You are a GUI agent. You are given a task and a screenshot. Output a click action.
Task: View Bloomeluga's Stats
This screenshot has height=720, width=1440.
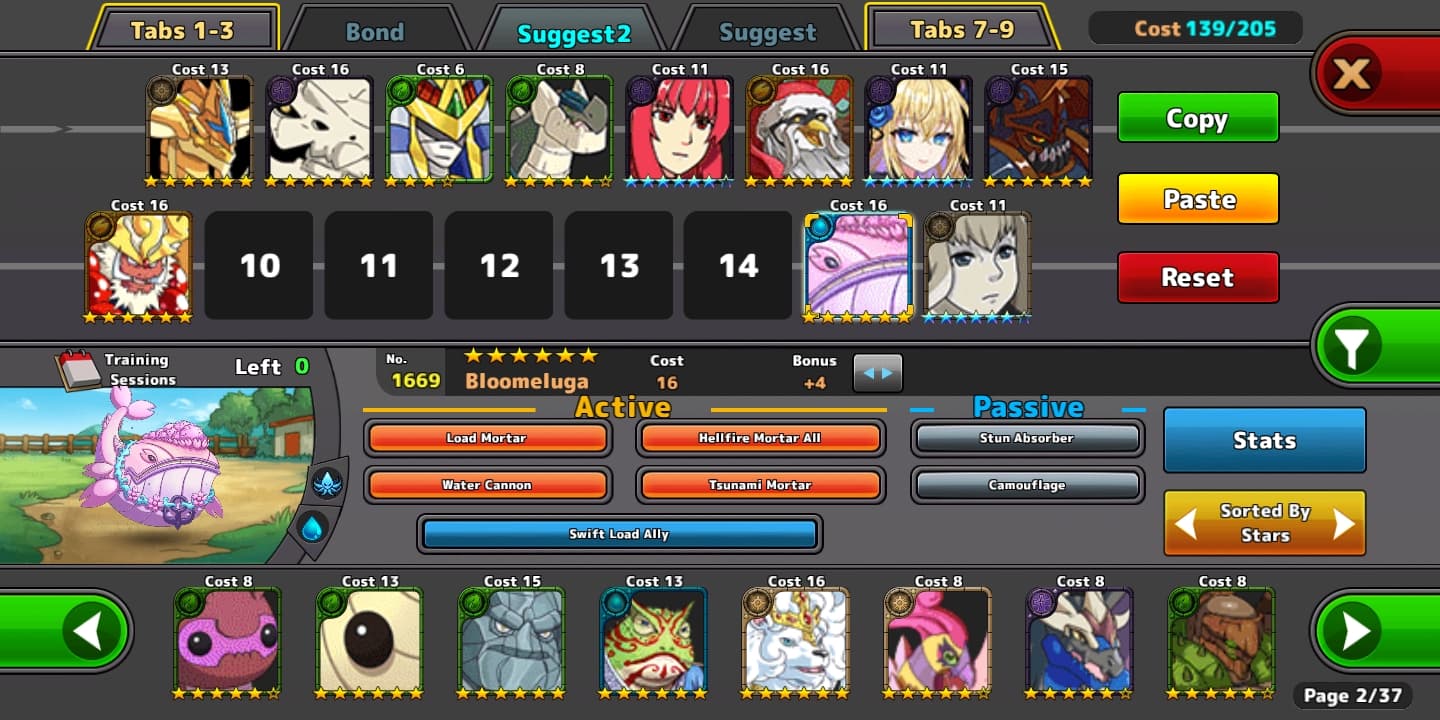[1264, 440]
